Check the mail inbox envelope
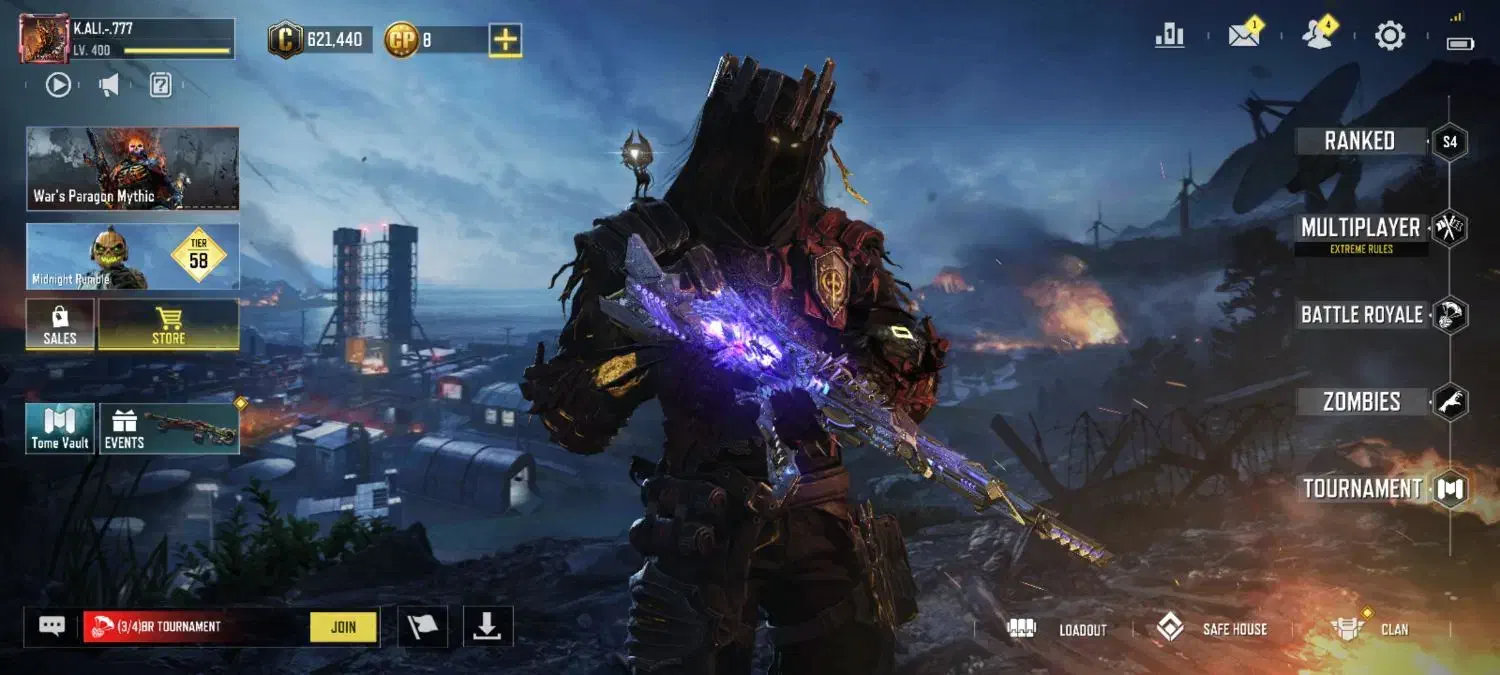1500x675 pixels. [1244, 36]
